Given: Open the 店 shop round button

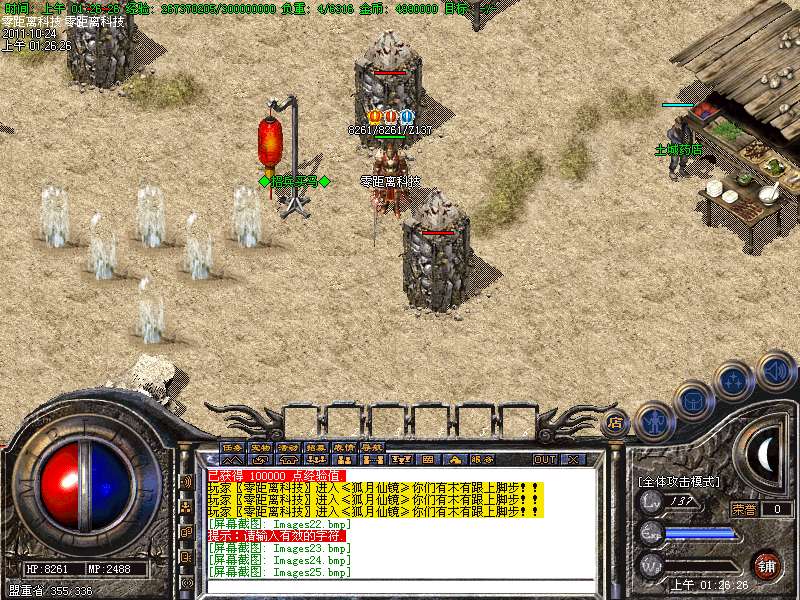Looking at the screenshot, I should point(617,422).
